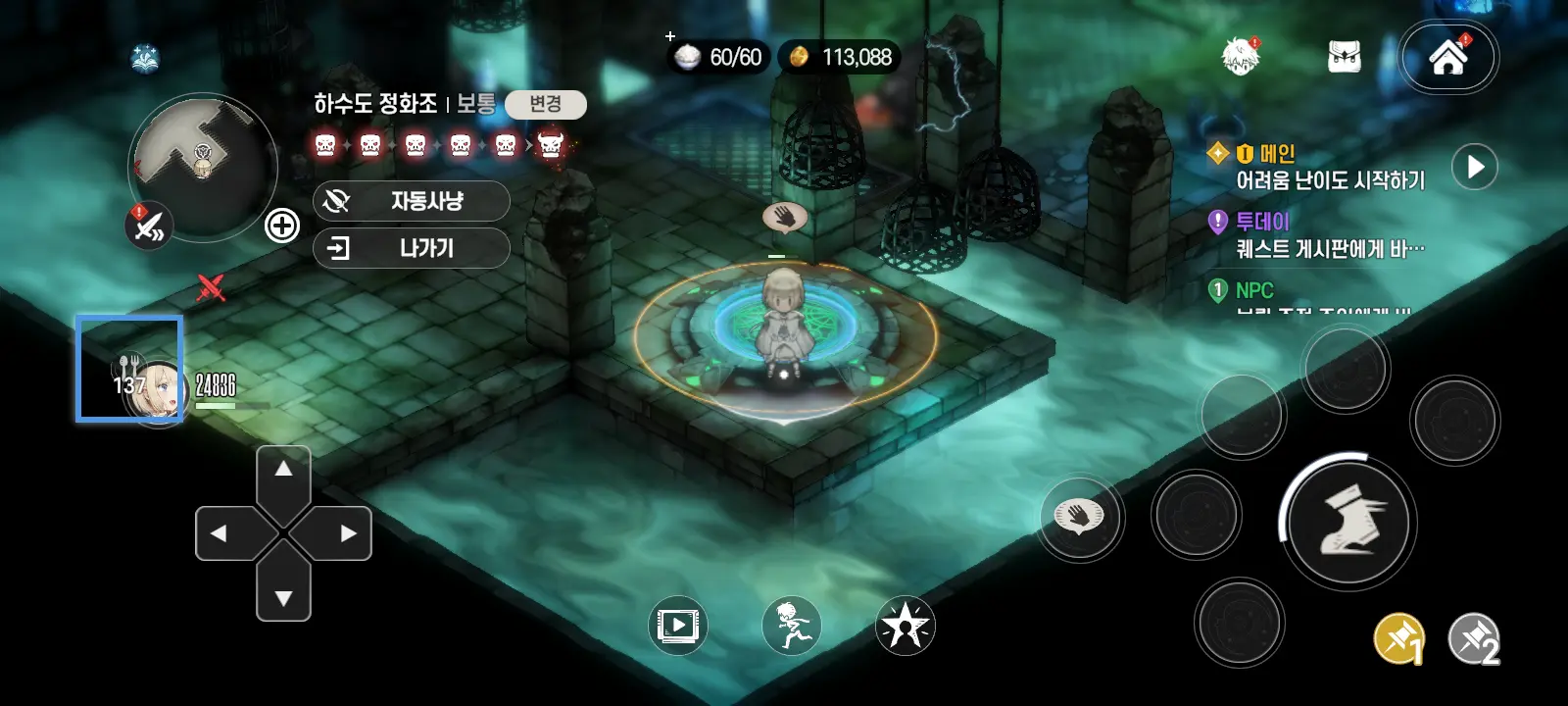Tap the hand interaction button
The image size is (1568, 706).
click(1079, 517)
